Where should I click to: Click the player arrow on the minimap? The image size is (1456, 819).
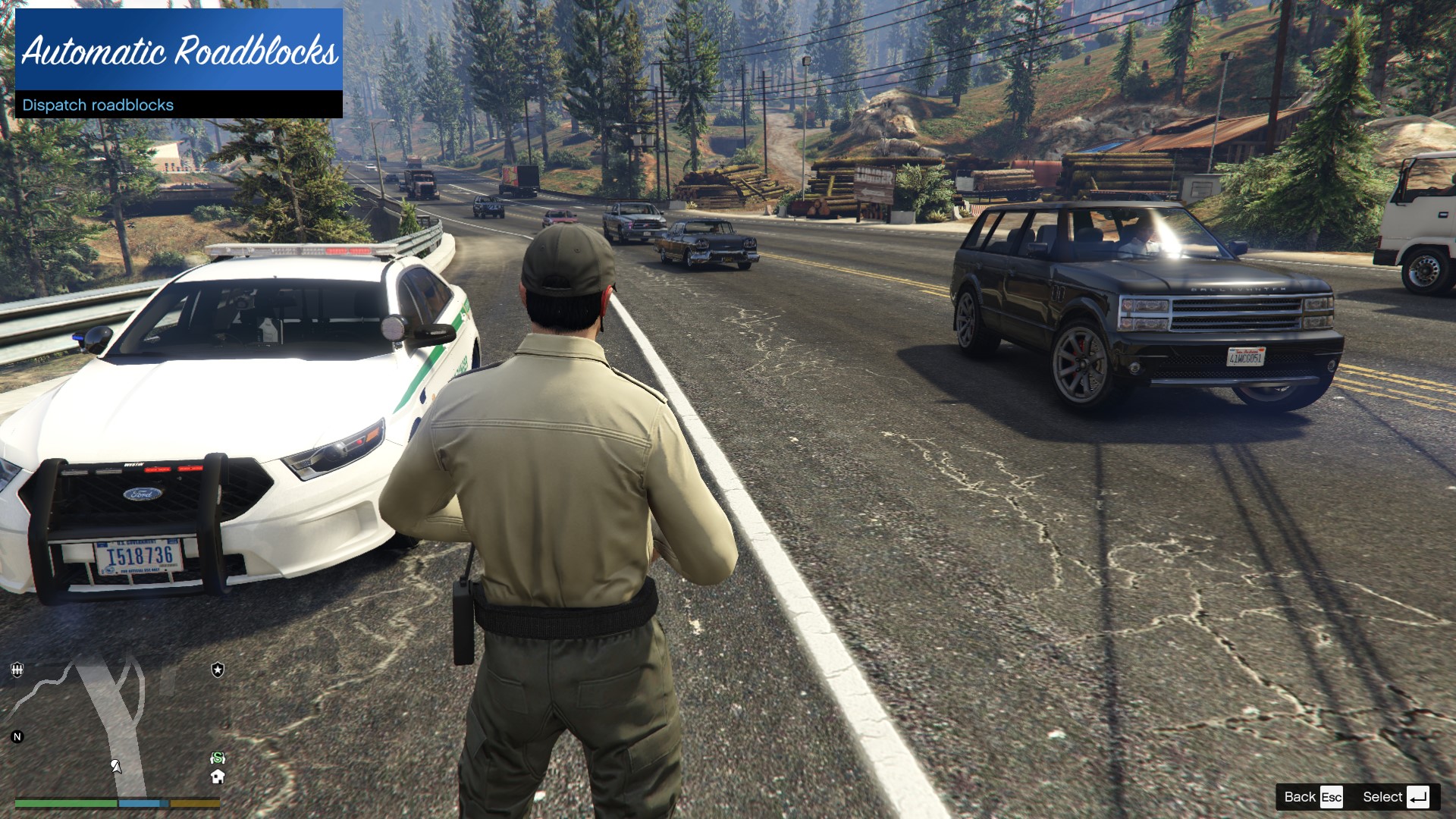point(116,766)
